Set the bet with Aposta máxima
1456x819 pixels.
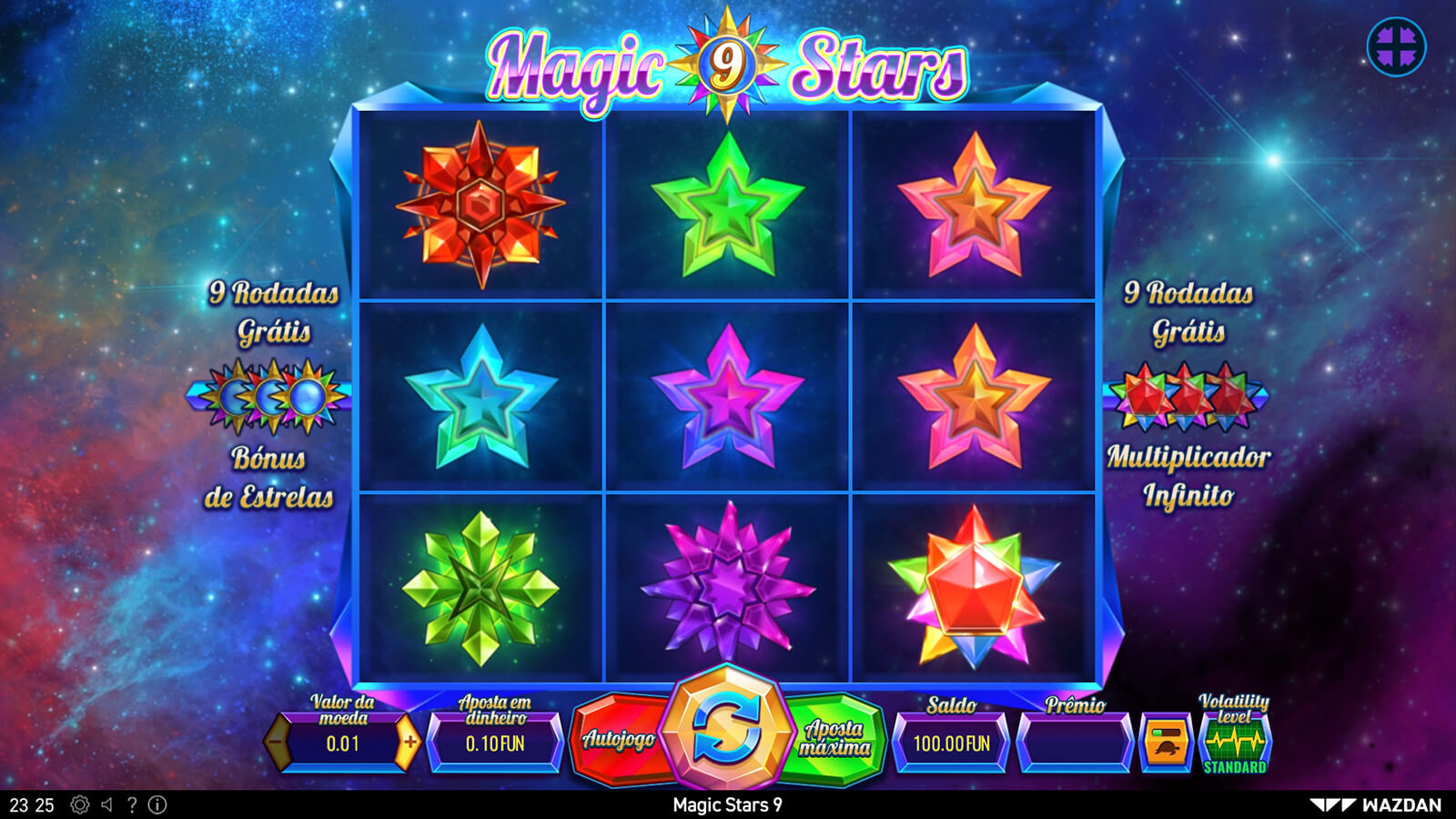point(834,739)
